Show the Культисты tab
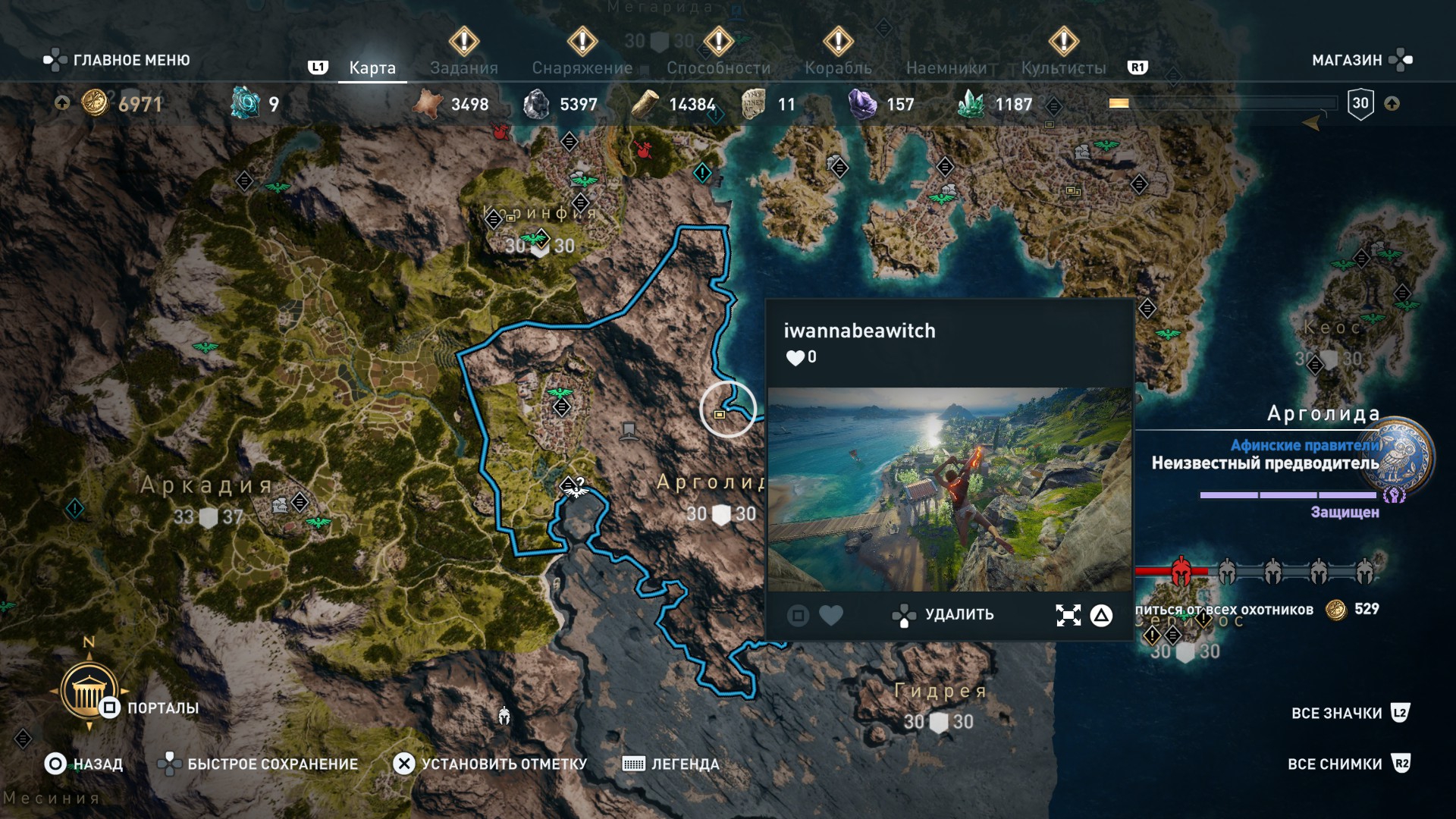The image size is (1456, 819). pos(1063,68)
